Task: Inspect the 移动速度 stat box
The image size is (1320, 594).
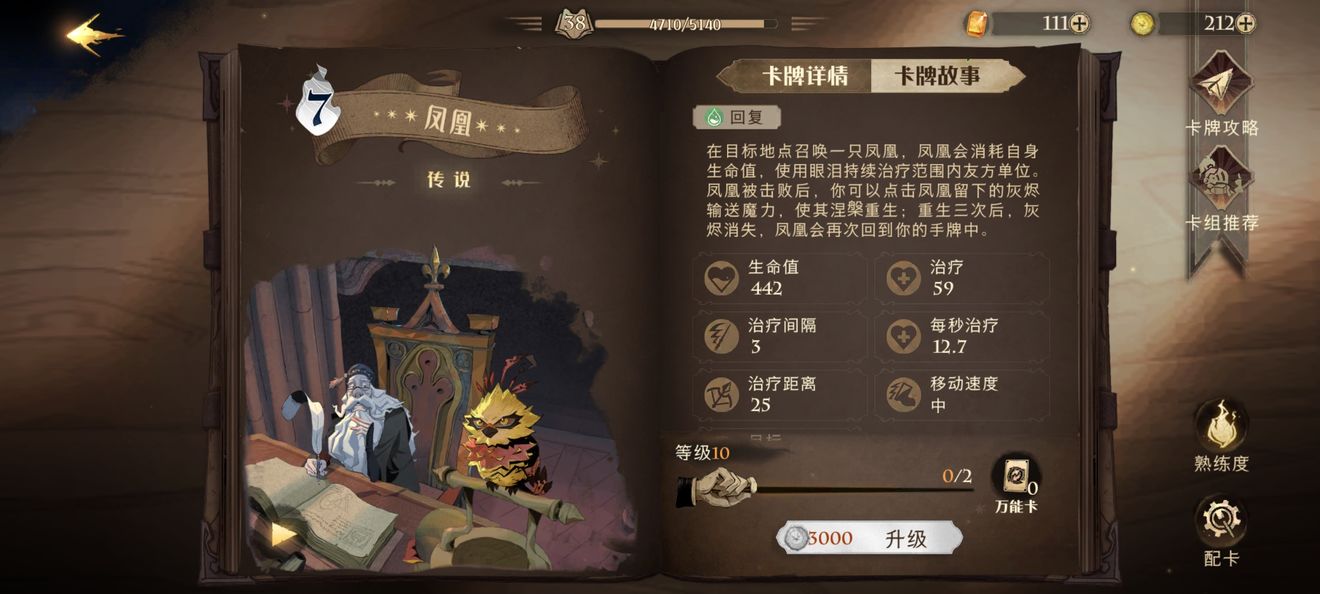Action: point(962,394)
